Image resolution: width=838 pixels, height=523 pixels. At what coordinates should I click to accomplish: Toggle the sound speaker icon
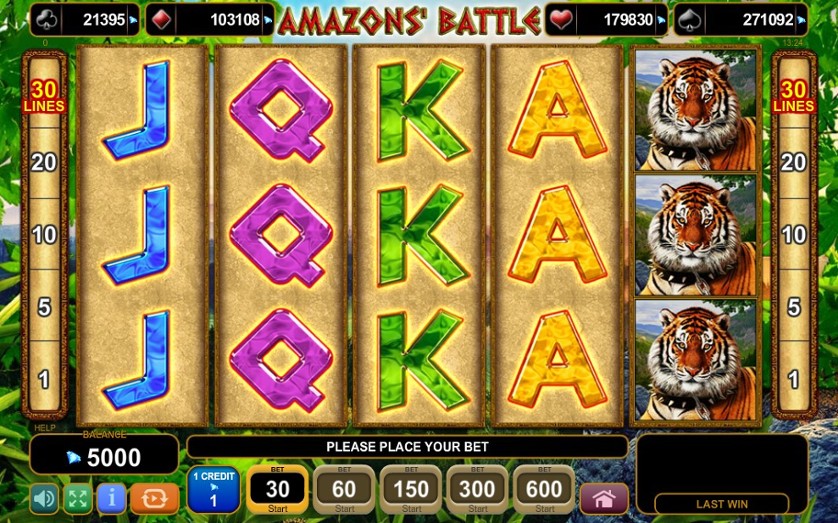(x=44, y=498)
